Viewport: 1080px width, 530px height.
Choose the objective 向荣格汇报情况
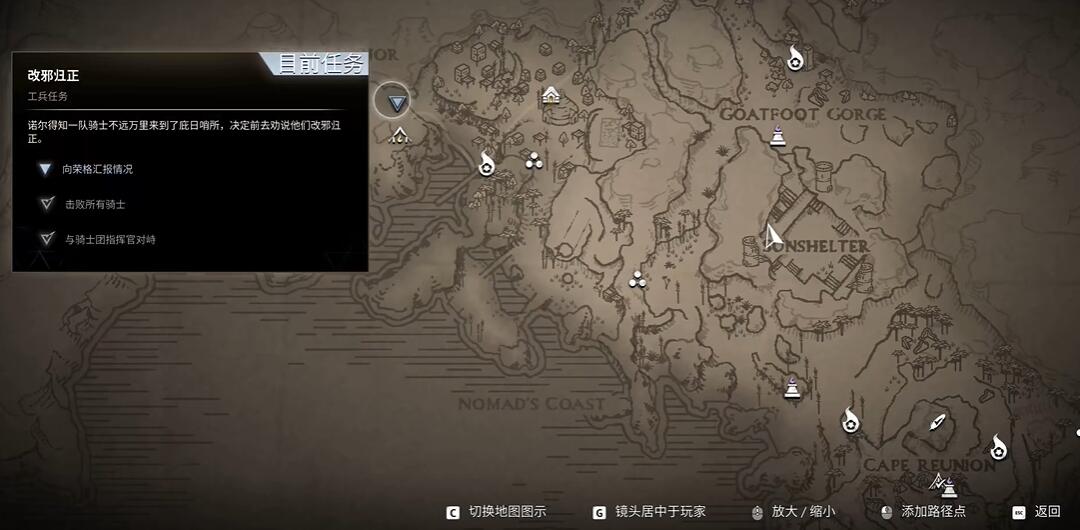pos(96,169)
